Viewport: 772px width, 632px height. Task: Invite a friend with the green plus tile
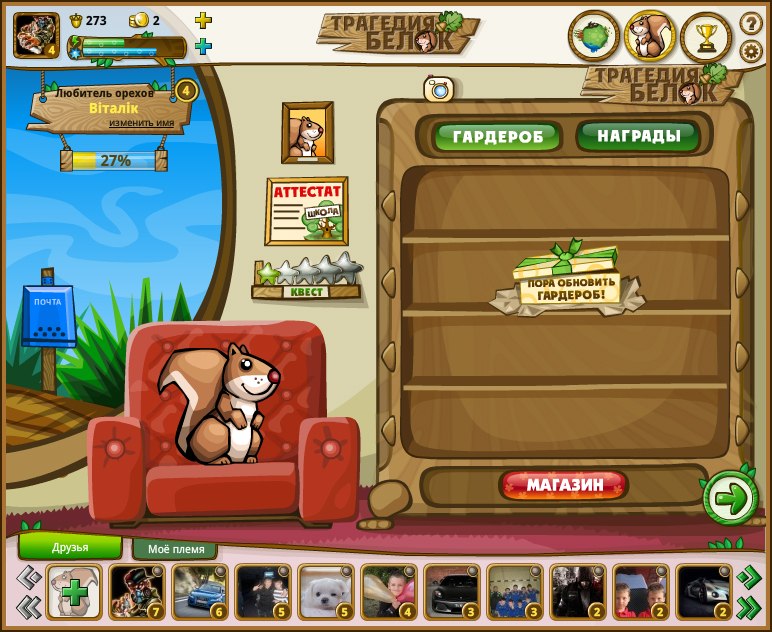point(74,590)
